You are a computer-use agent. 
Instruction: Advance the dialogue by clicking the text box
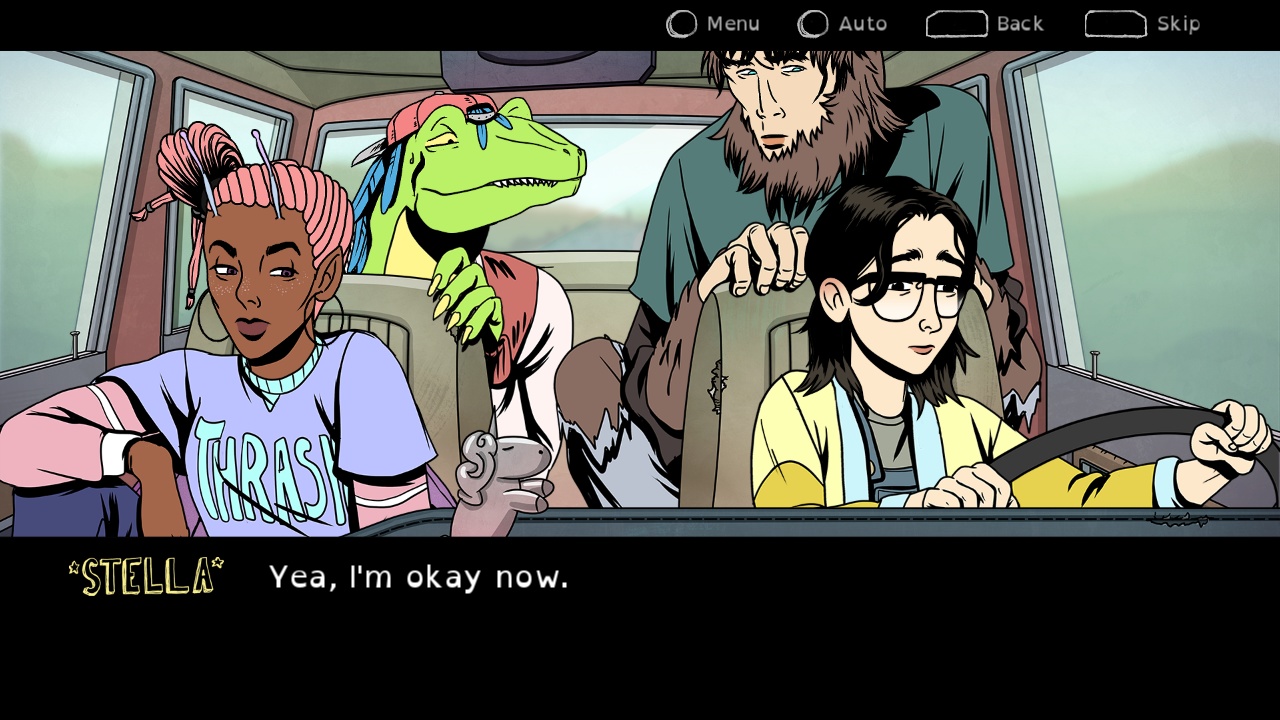coord(640,620)
